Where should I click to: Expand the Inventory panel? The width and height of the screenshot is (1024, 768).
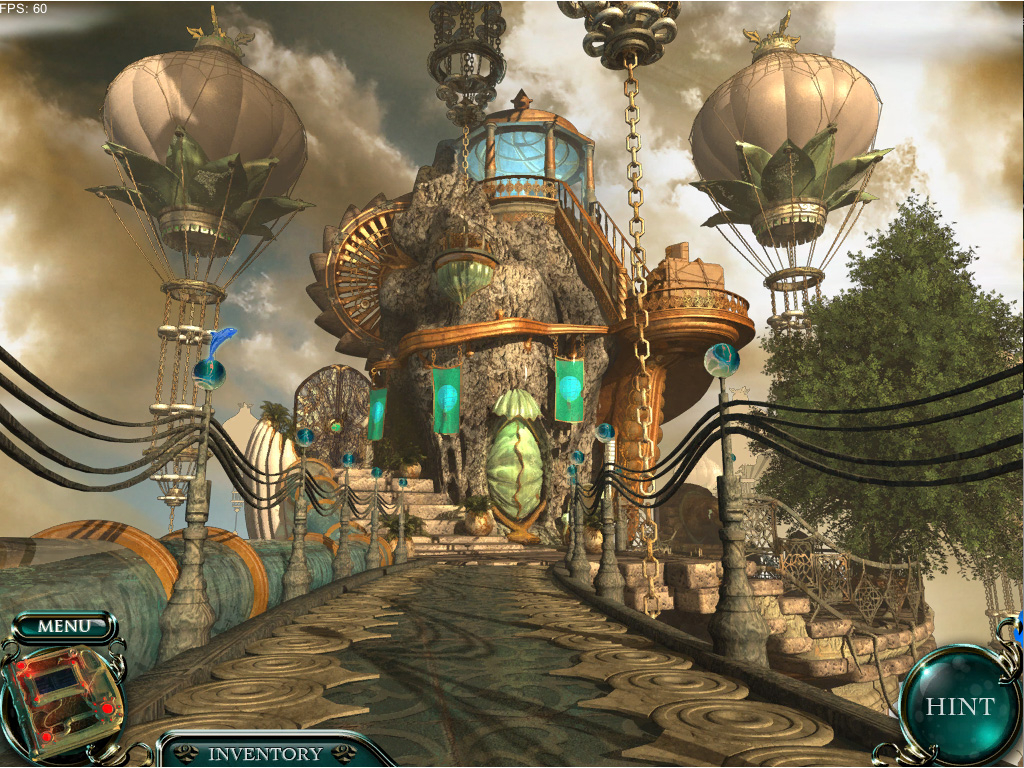point(264,753)
